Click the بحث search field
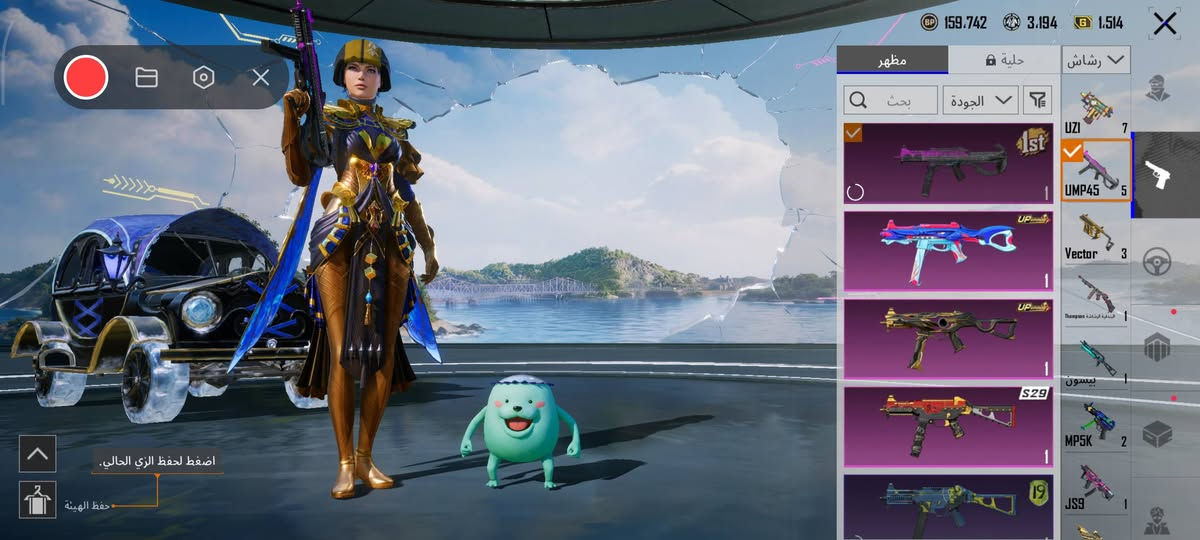This screenshot has height=540, width=1200. [892, 100]
